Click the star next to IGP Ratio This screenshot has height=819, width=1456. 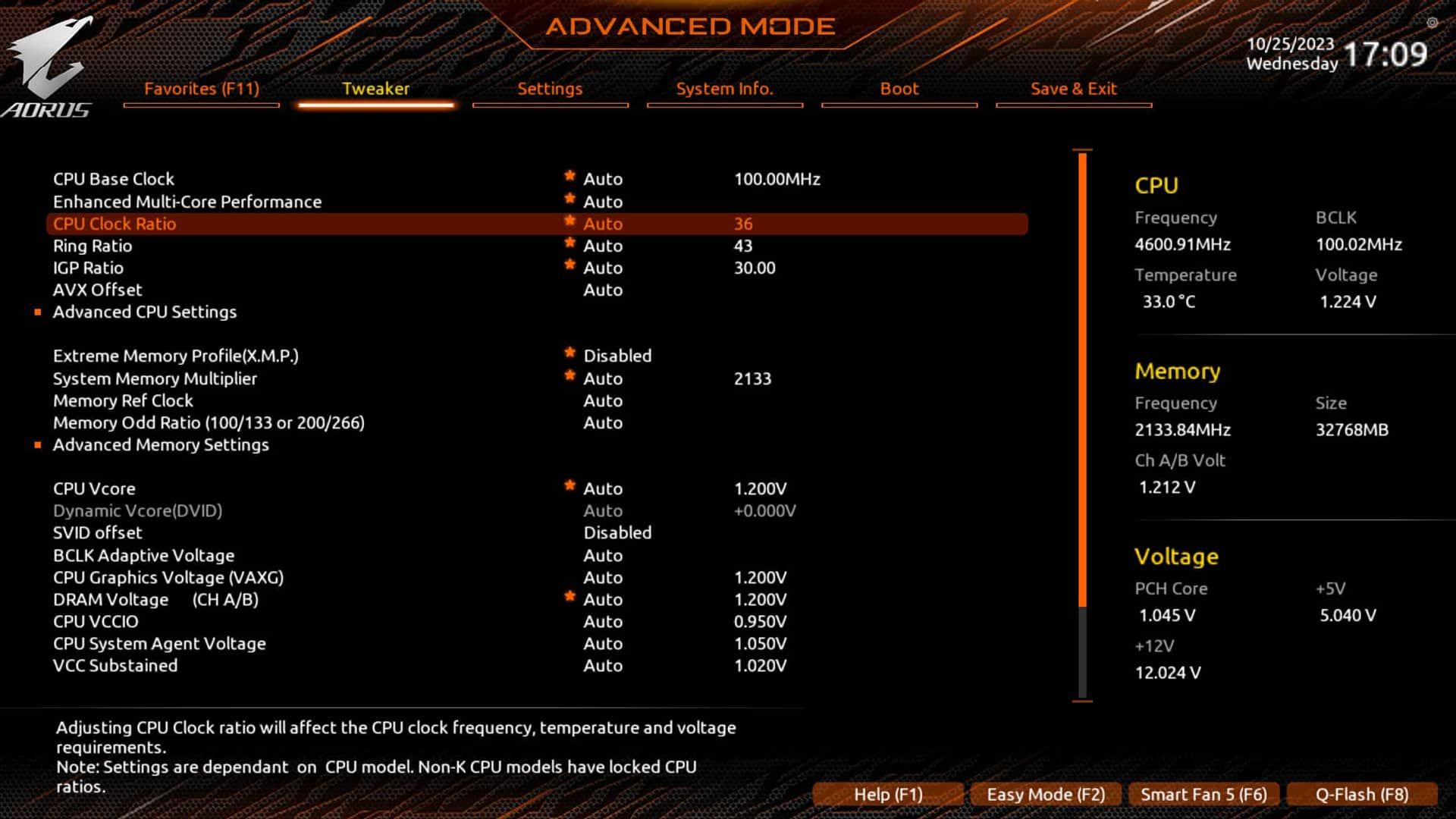point(569,264)
